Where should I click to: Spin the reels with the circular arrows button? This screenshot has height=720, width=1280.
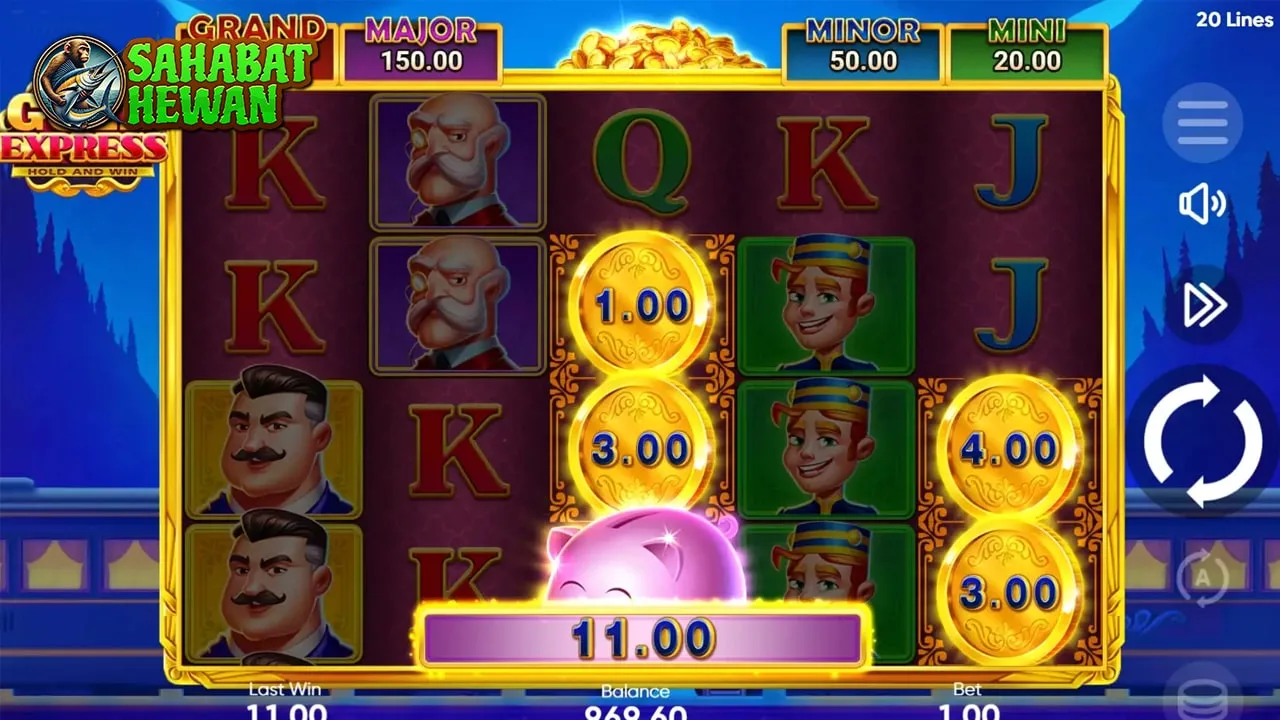tap(1202, 441)
